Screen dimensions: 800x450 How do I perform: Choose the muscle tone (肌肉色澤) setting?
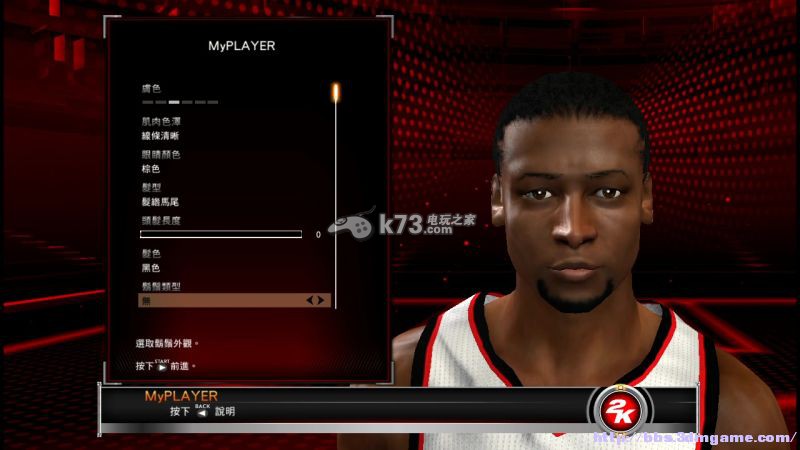coord(161,136)
